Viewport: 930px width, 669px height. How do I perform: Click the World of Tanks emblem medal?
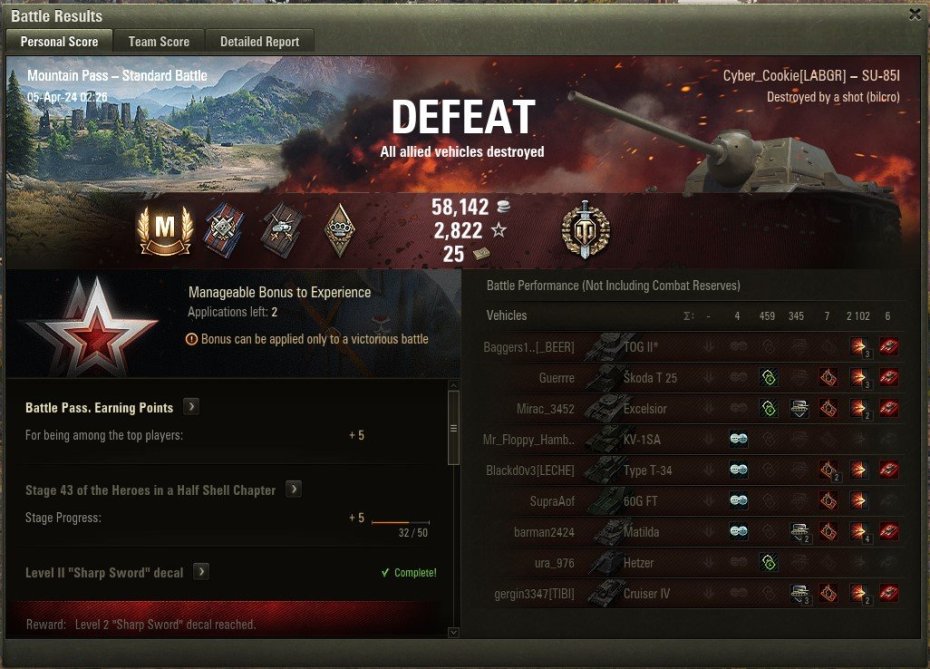585,229
